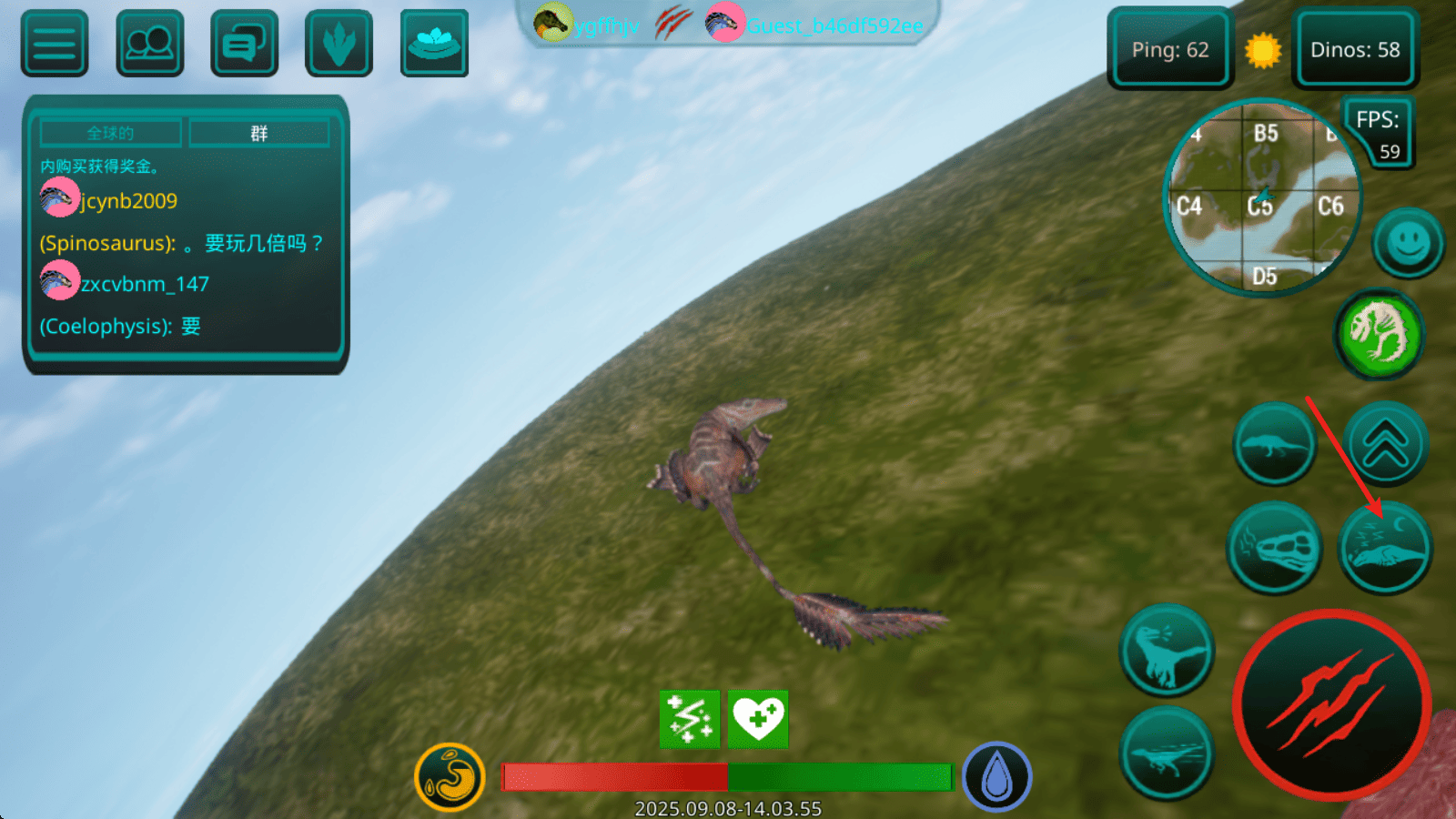Screen dimensions: 1456x819
Task: Open the hamburger main menu
Action: pyautogui.click(x=55, y=44)
